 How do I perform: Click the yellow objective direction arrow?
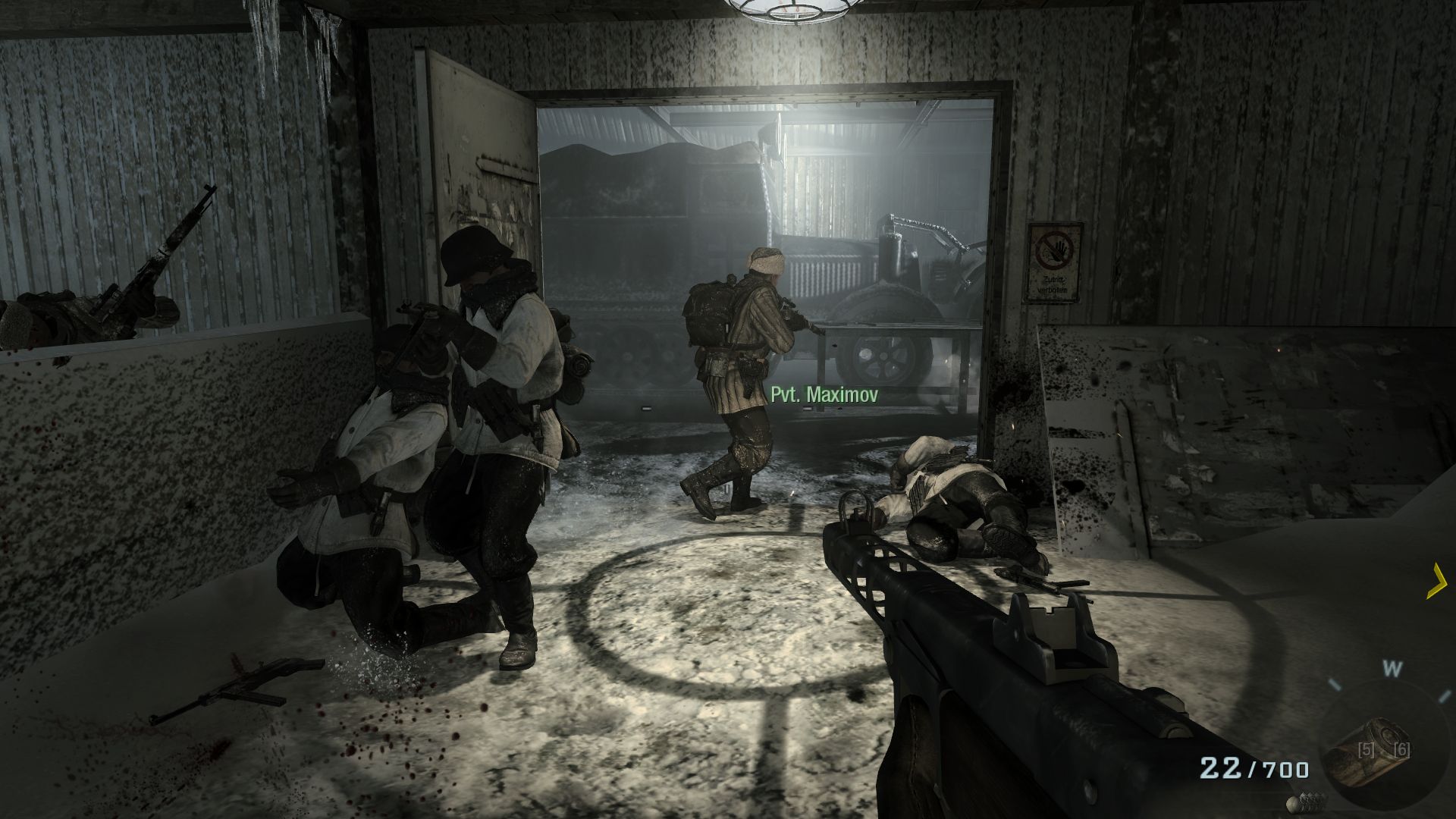(1436, 582)
